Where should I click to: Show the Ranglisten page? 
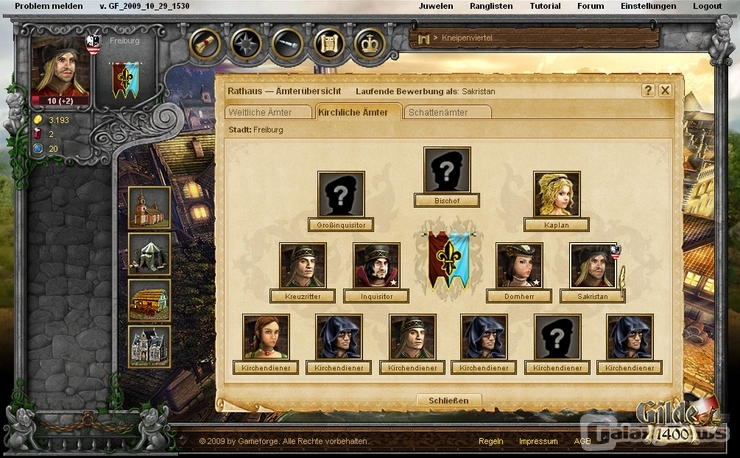(492, 6)
